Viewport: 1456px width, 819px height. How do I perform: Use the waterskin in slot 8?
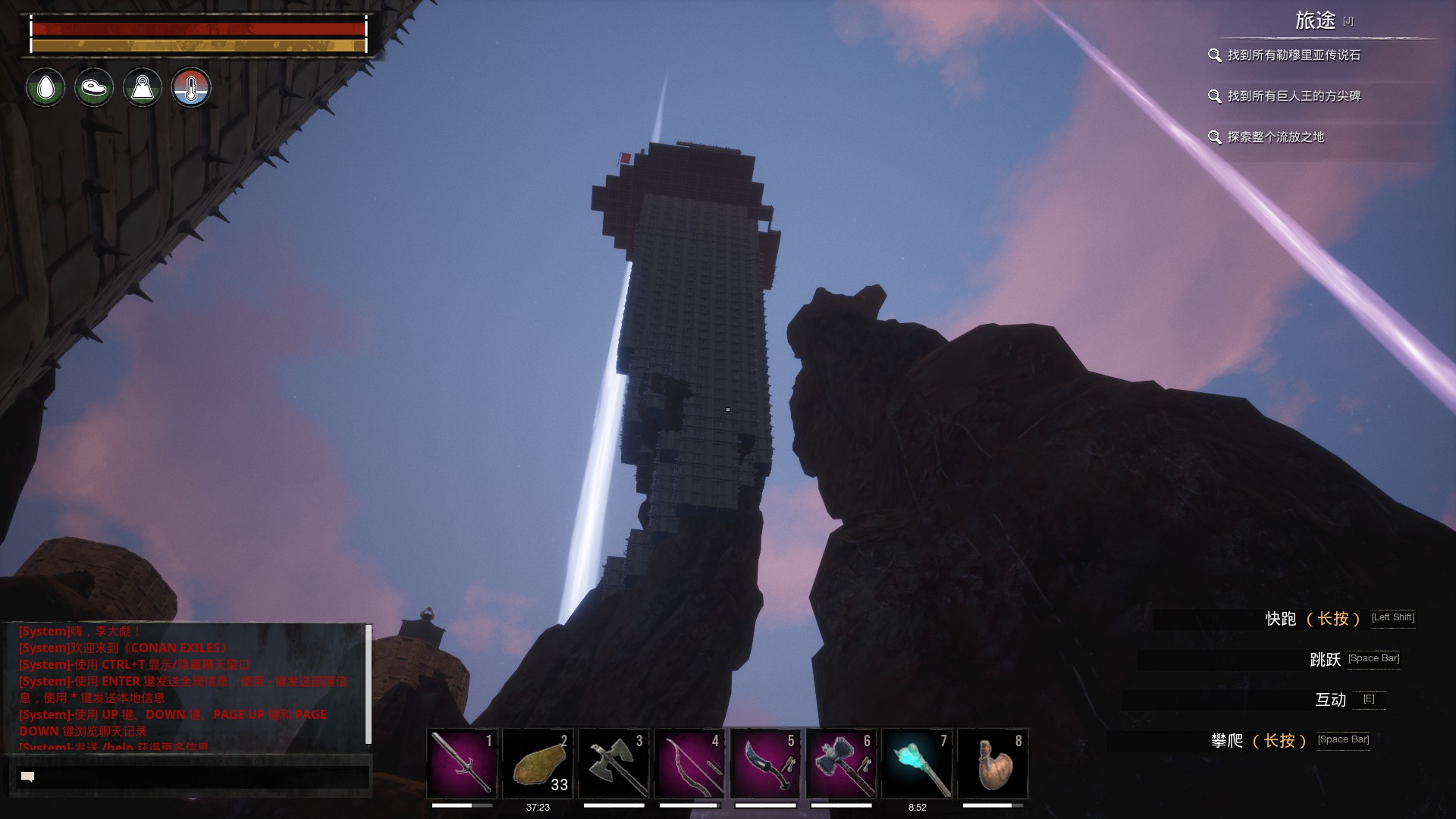point(993,763)
